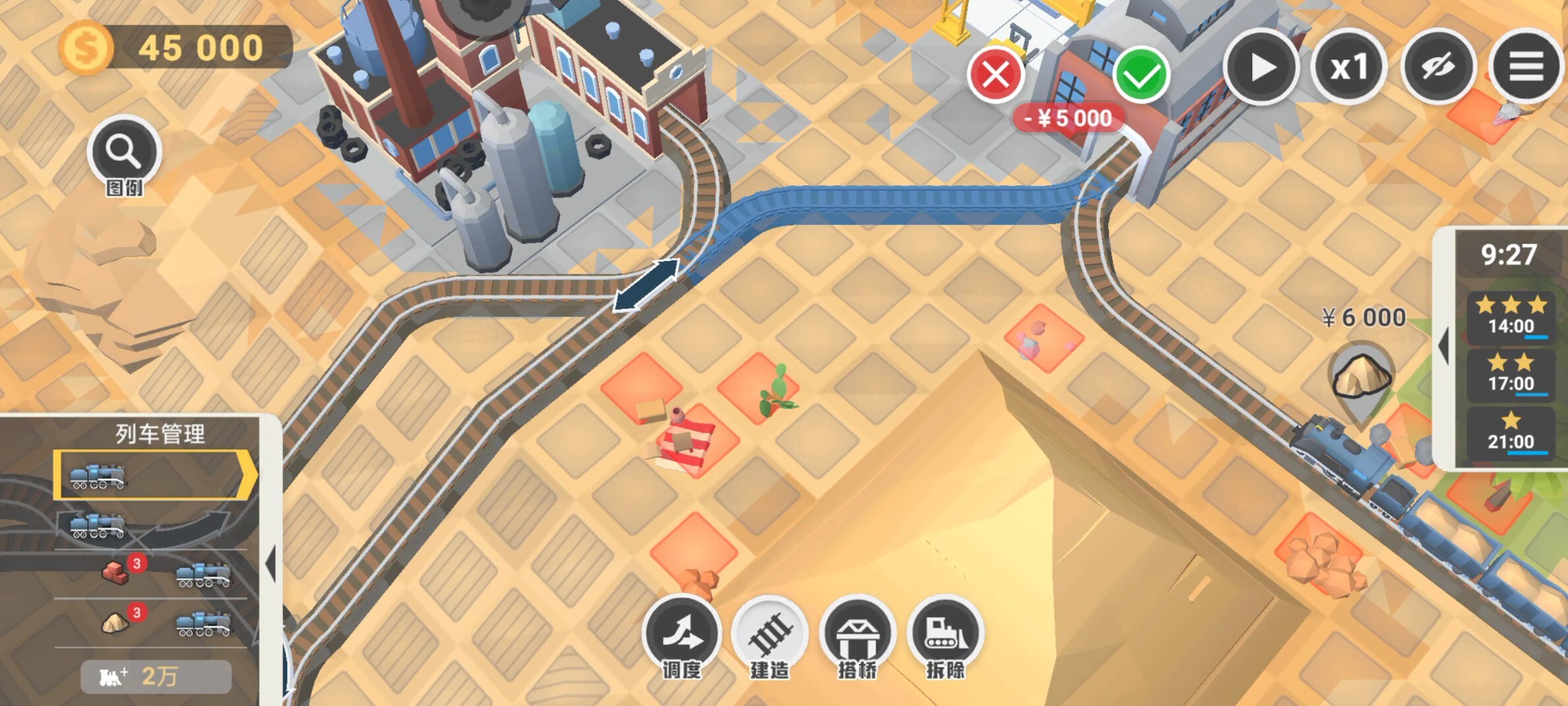
Task: Buy a new train for 2万
Action: [x=156, y=676]
